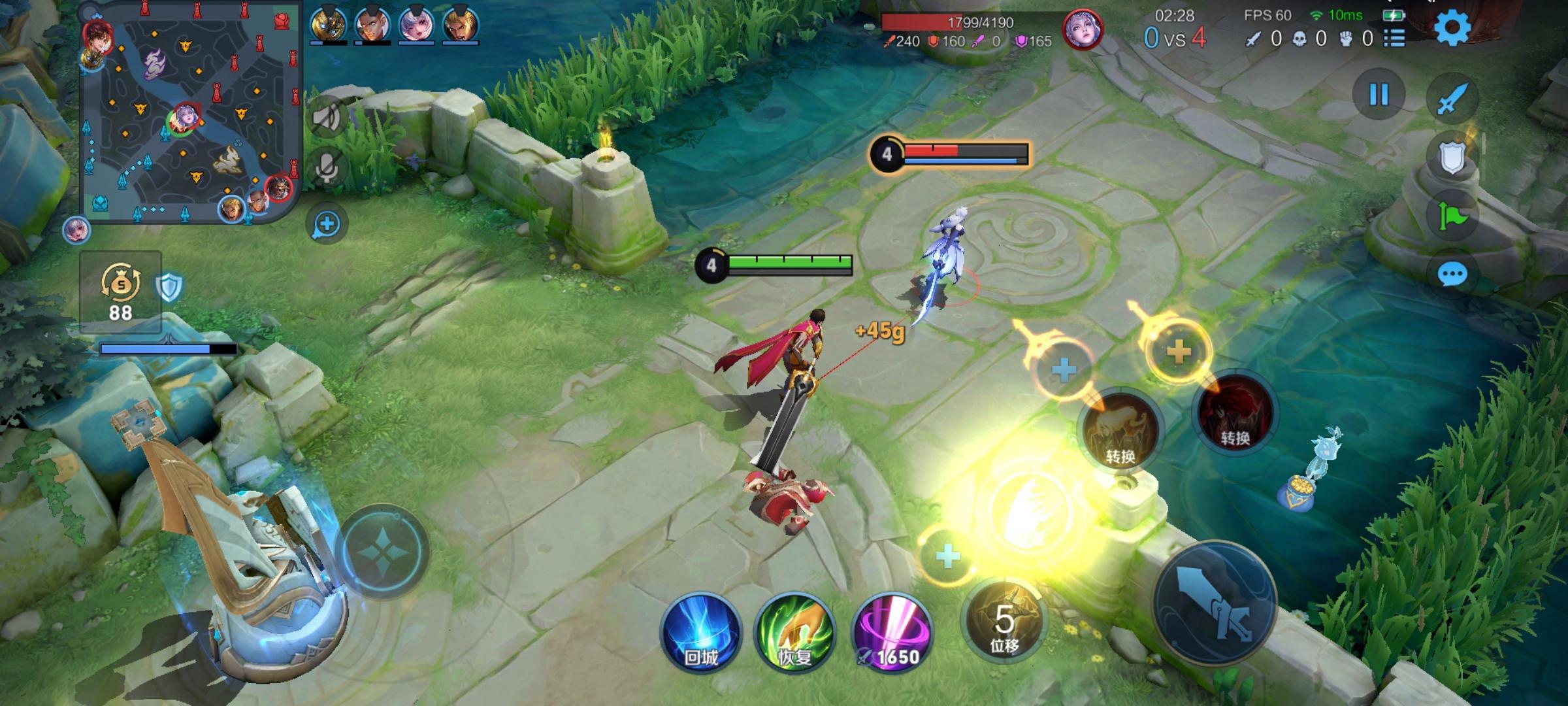
Task: Buy the 1650 gold recommended item
Action: (x=892, y=633)
